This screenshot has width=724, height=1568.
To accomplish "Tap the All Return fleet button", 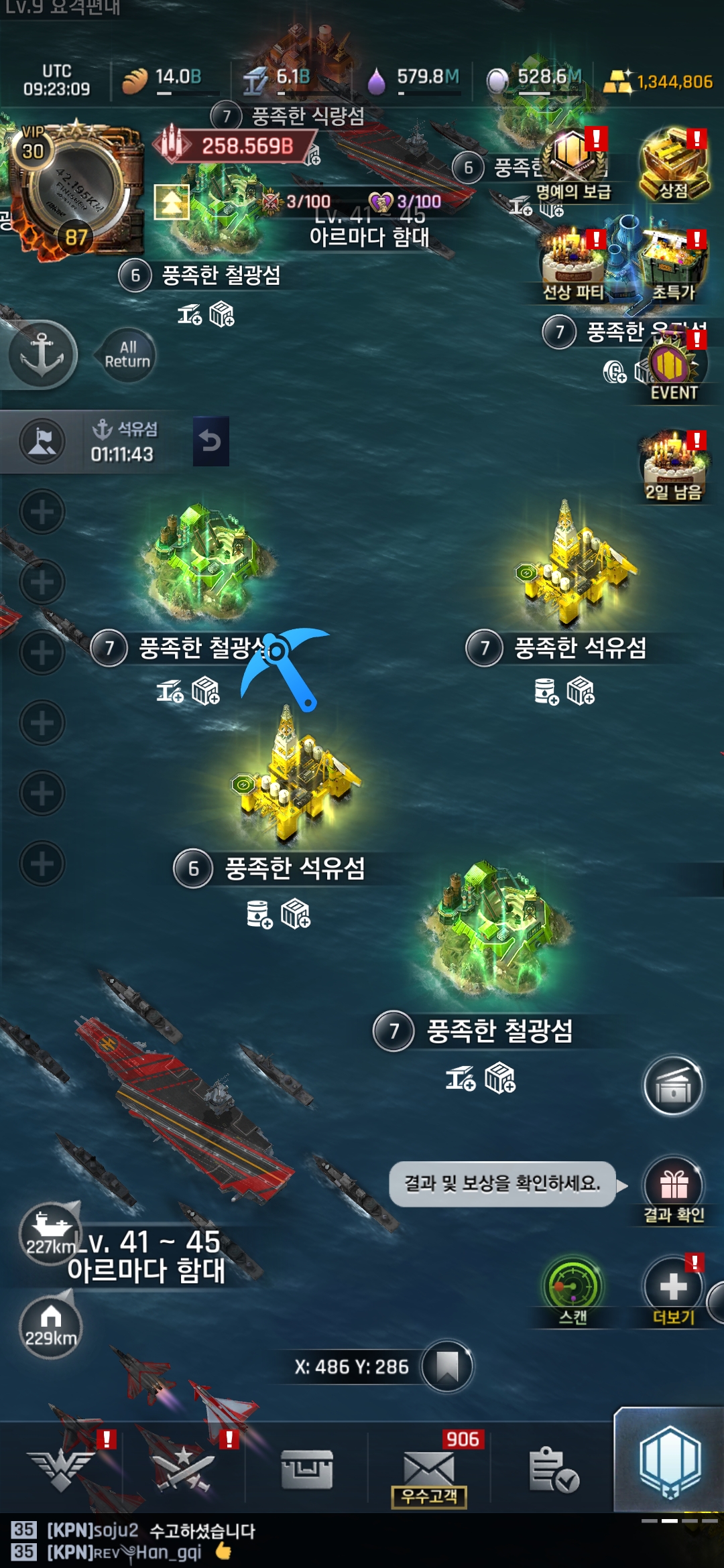I will point(127,354).
